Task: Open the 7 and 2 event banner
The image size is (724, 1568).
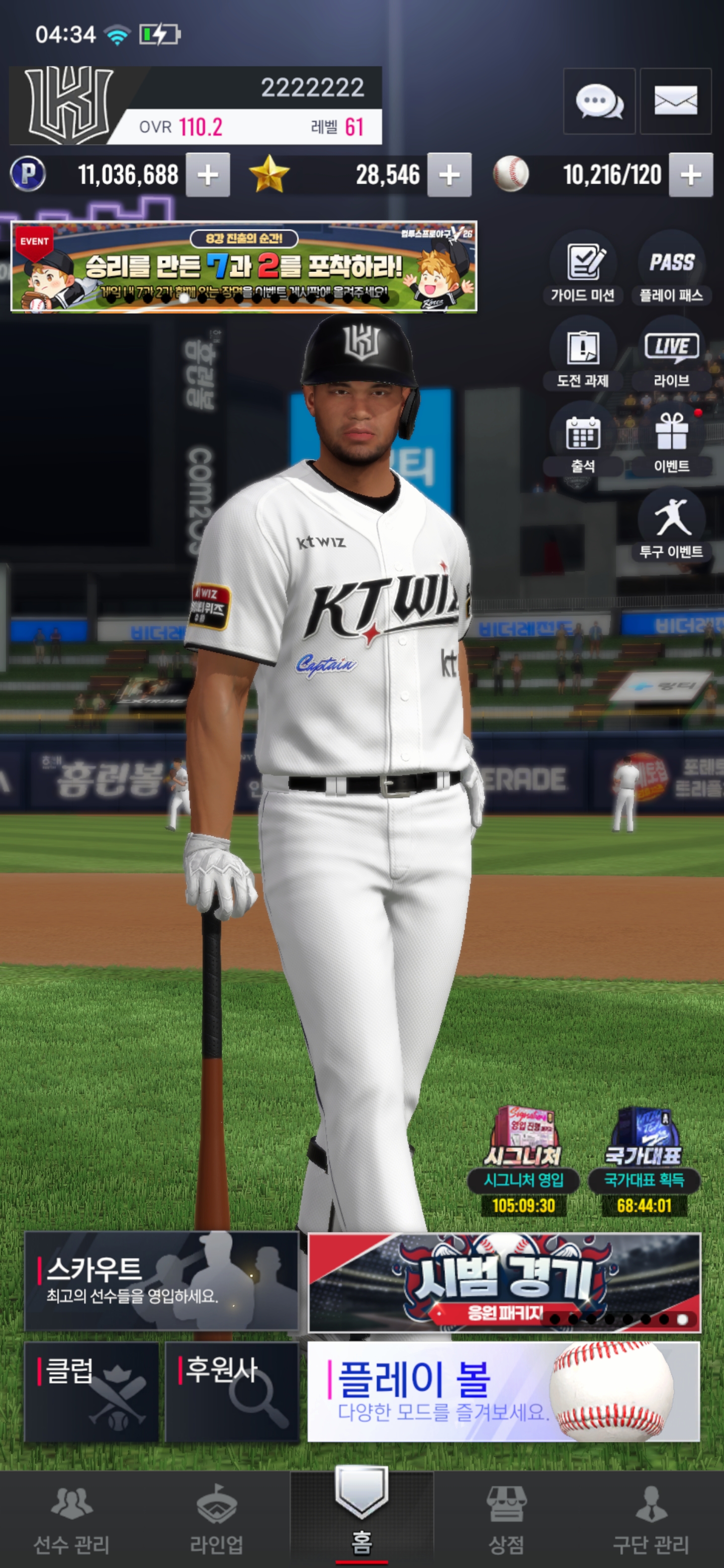Action: pyautogui.click(x=243, y=266)
